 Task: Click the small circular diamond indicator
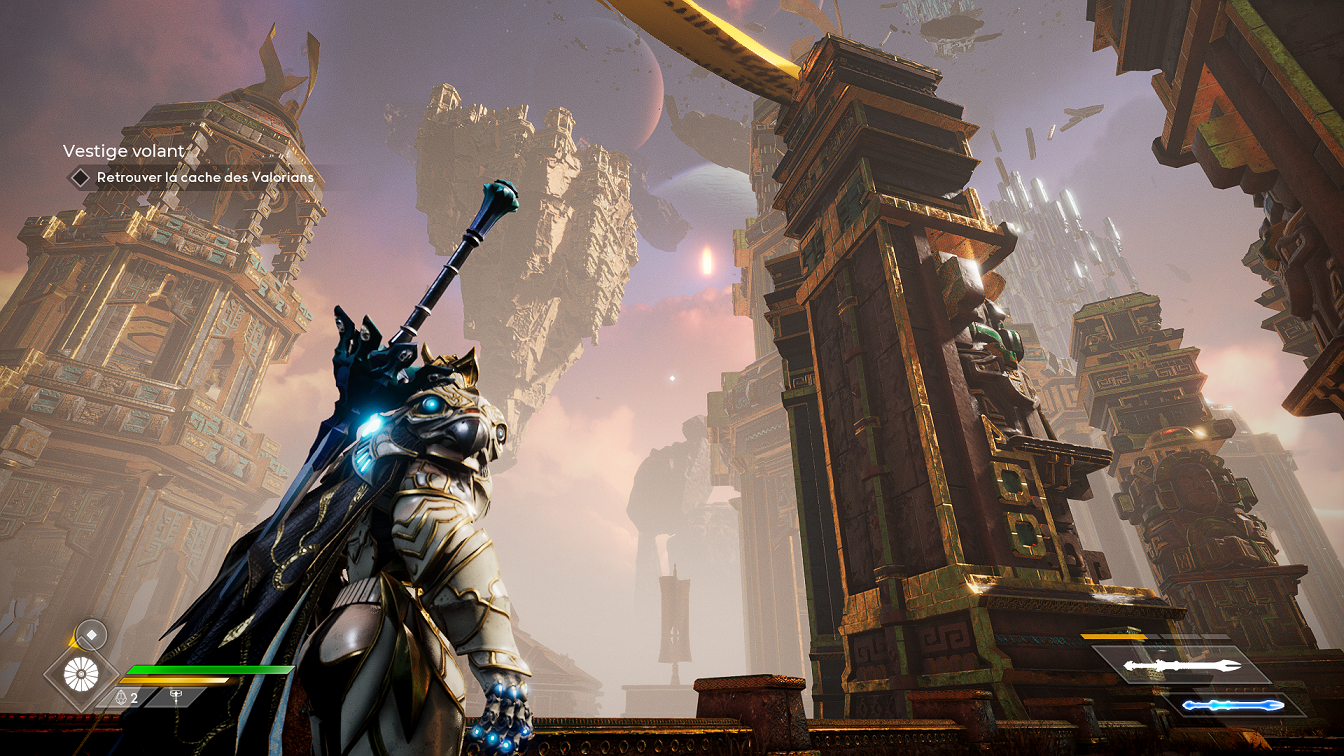tap(91, 634)
